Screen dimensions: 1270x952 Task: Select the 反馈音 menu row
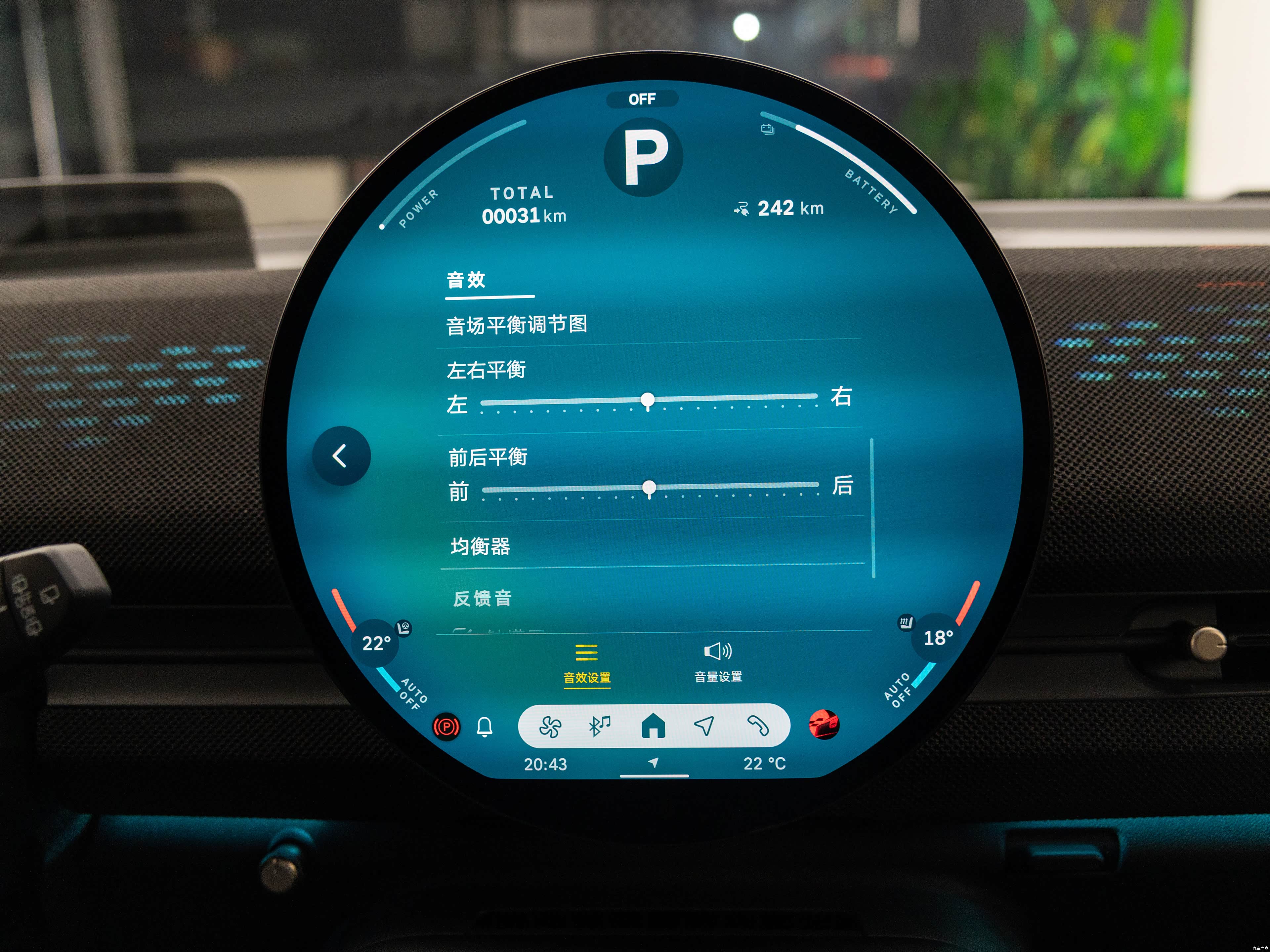click(x=482, y=599)
